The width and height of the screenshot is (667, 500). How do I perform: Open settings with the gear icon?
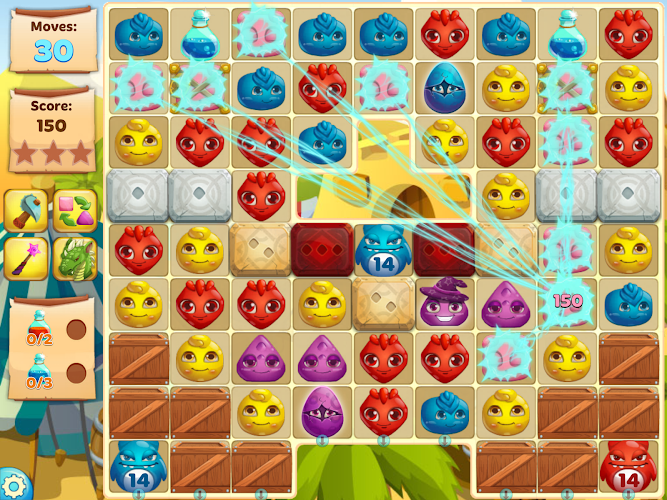(14, 487)
